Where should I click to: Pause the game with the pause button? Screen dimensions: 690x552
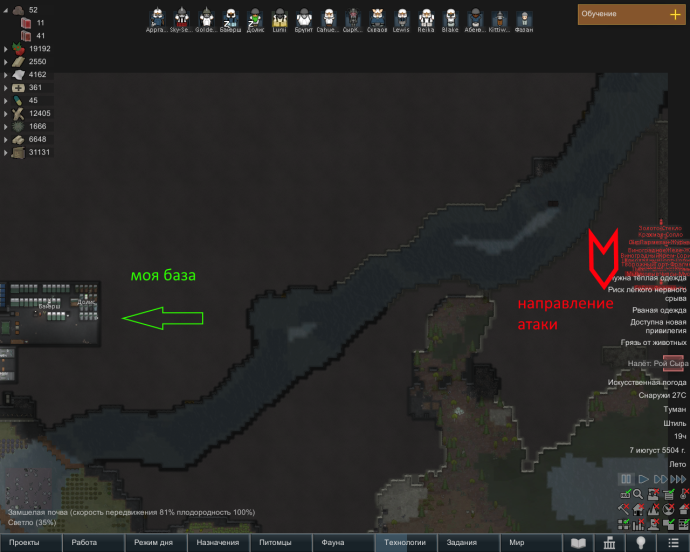[x=625, y=480]
